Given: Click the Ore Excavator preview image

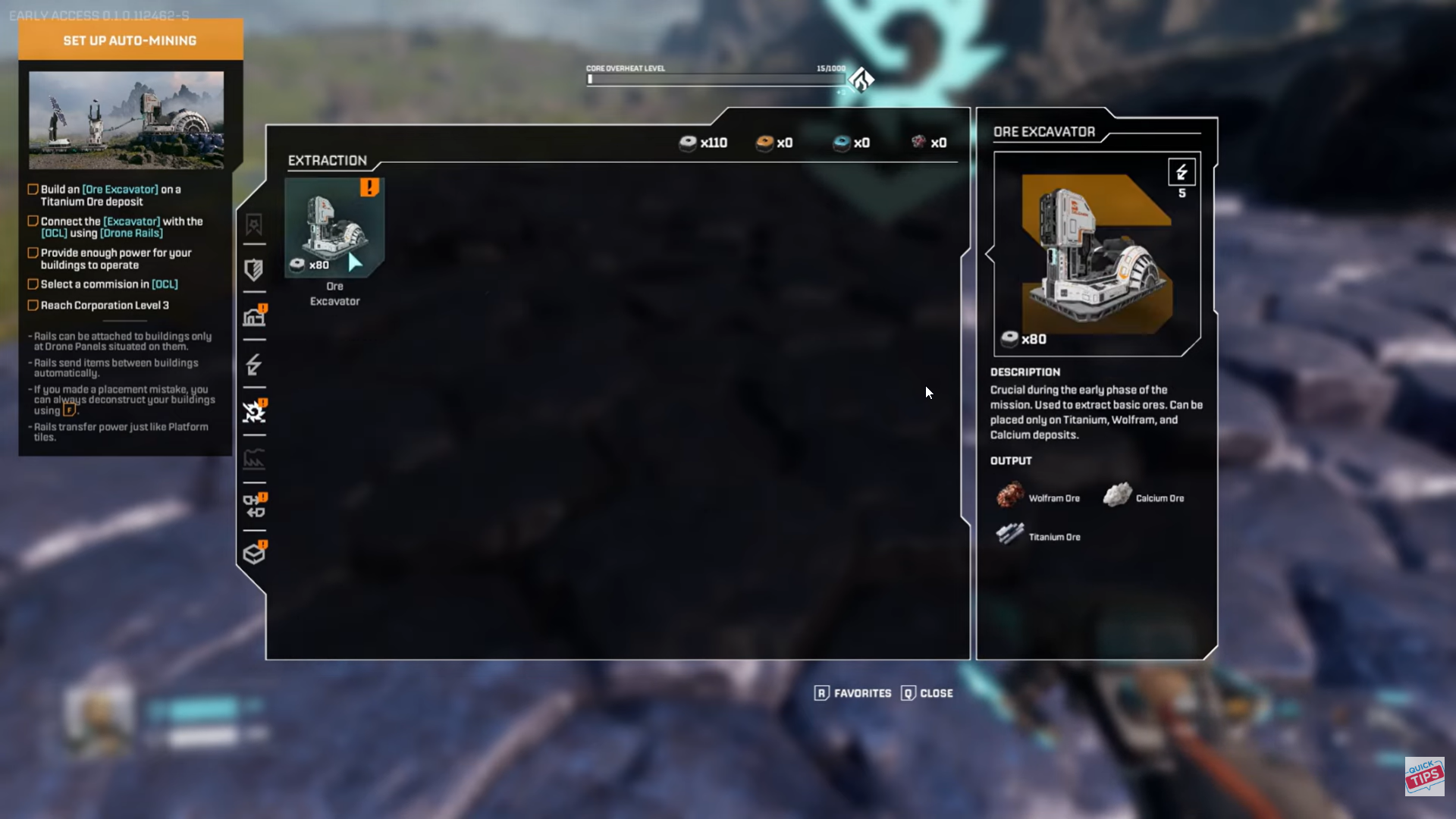Looking at the screenshot, I should pyautogui.click(x=1097, y=254).
